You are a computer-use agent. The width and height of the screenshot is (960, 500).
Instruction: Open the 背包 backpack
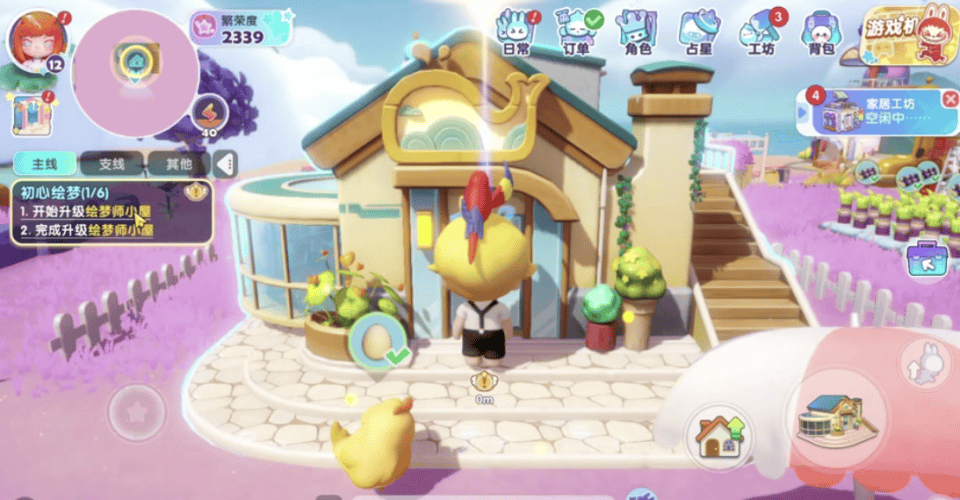tap(820, 30)
